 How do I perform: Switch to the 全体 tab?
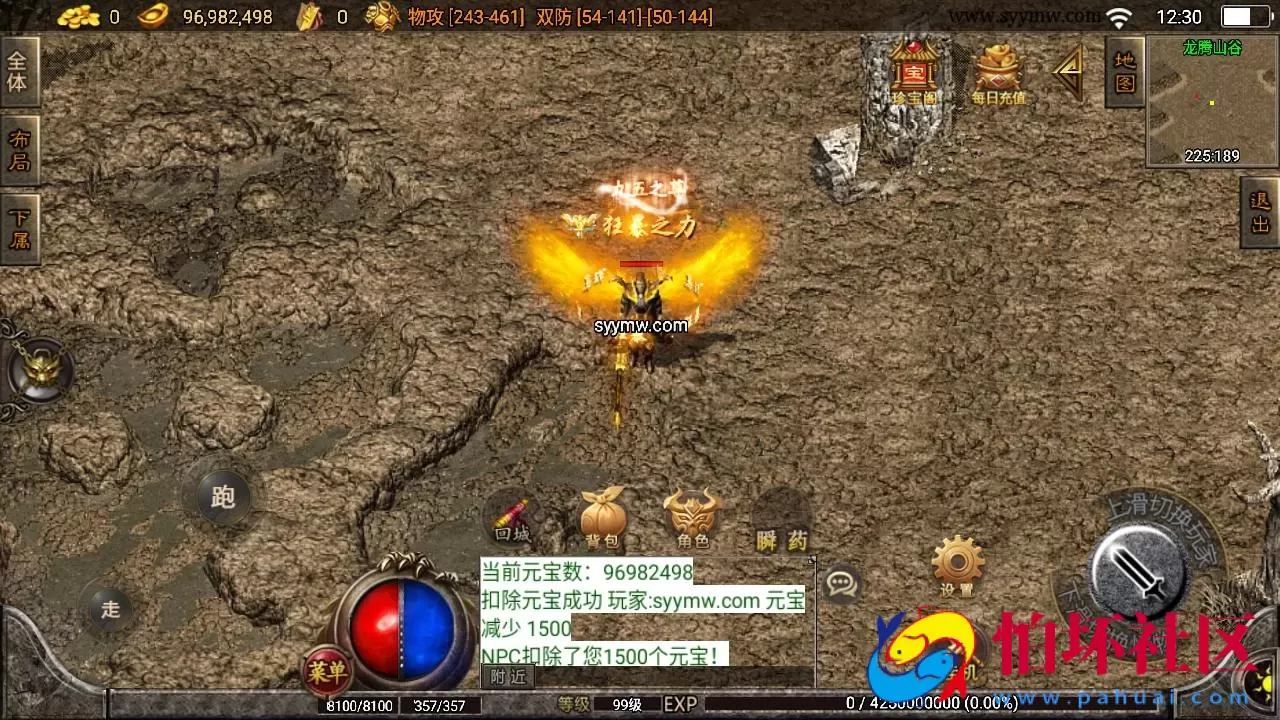point(20,70)
